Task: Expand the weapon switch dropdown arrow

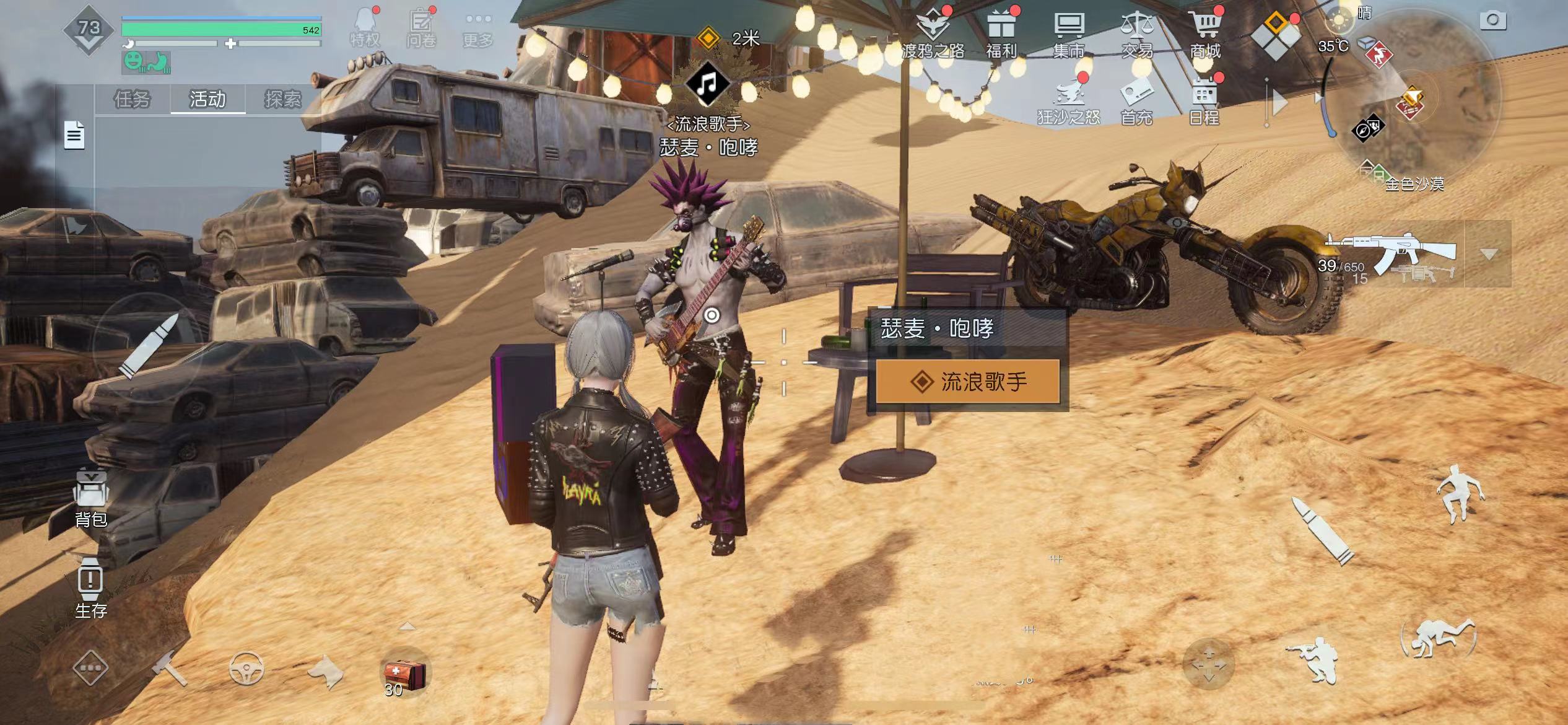Action: tap(1489, 254)
